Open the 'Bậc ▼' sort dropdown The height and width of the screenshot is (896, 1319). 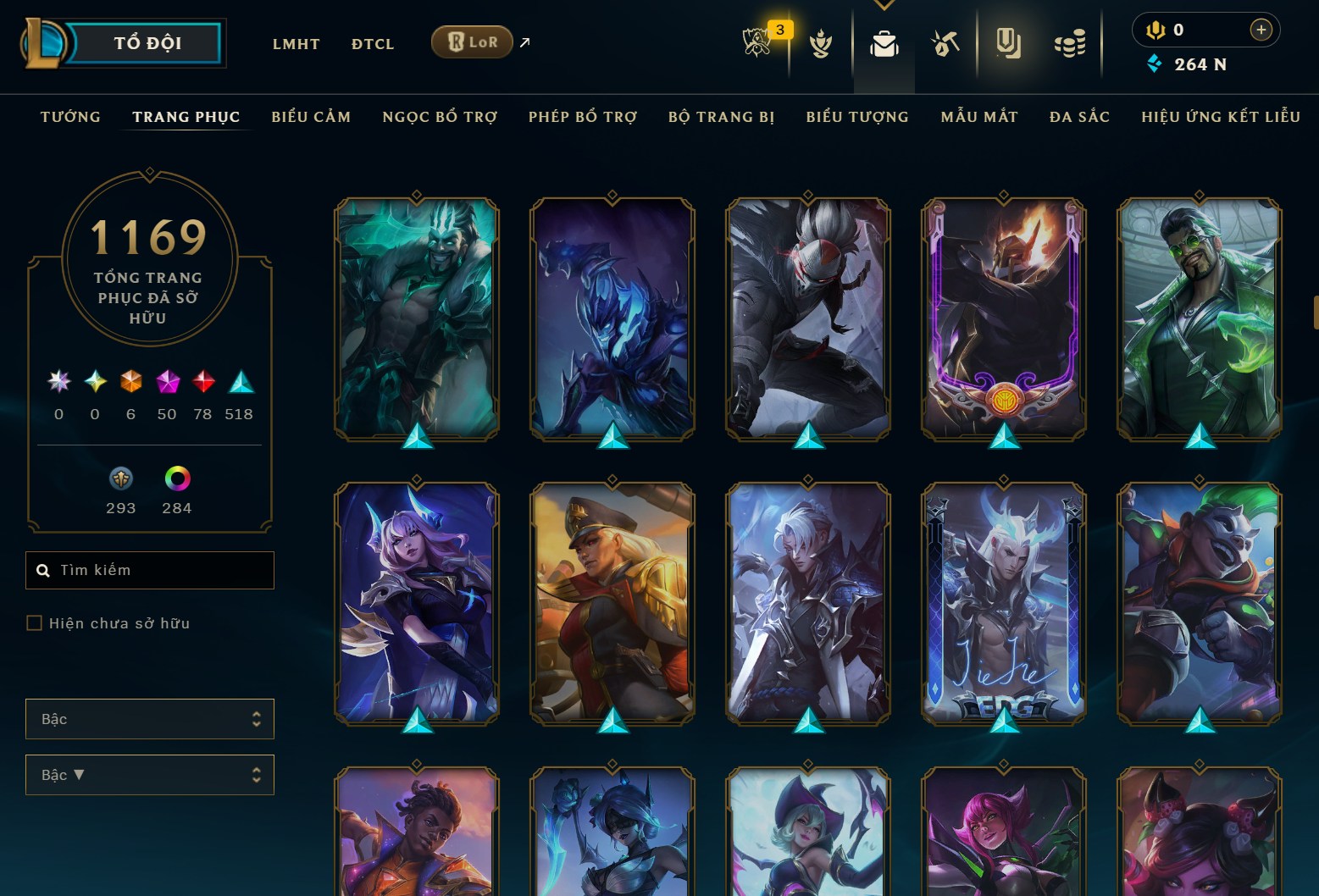[149, 774]
